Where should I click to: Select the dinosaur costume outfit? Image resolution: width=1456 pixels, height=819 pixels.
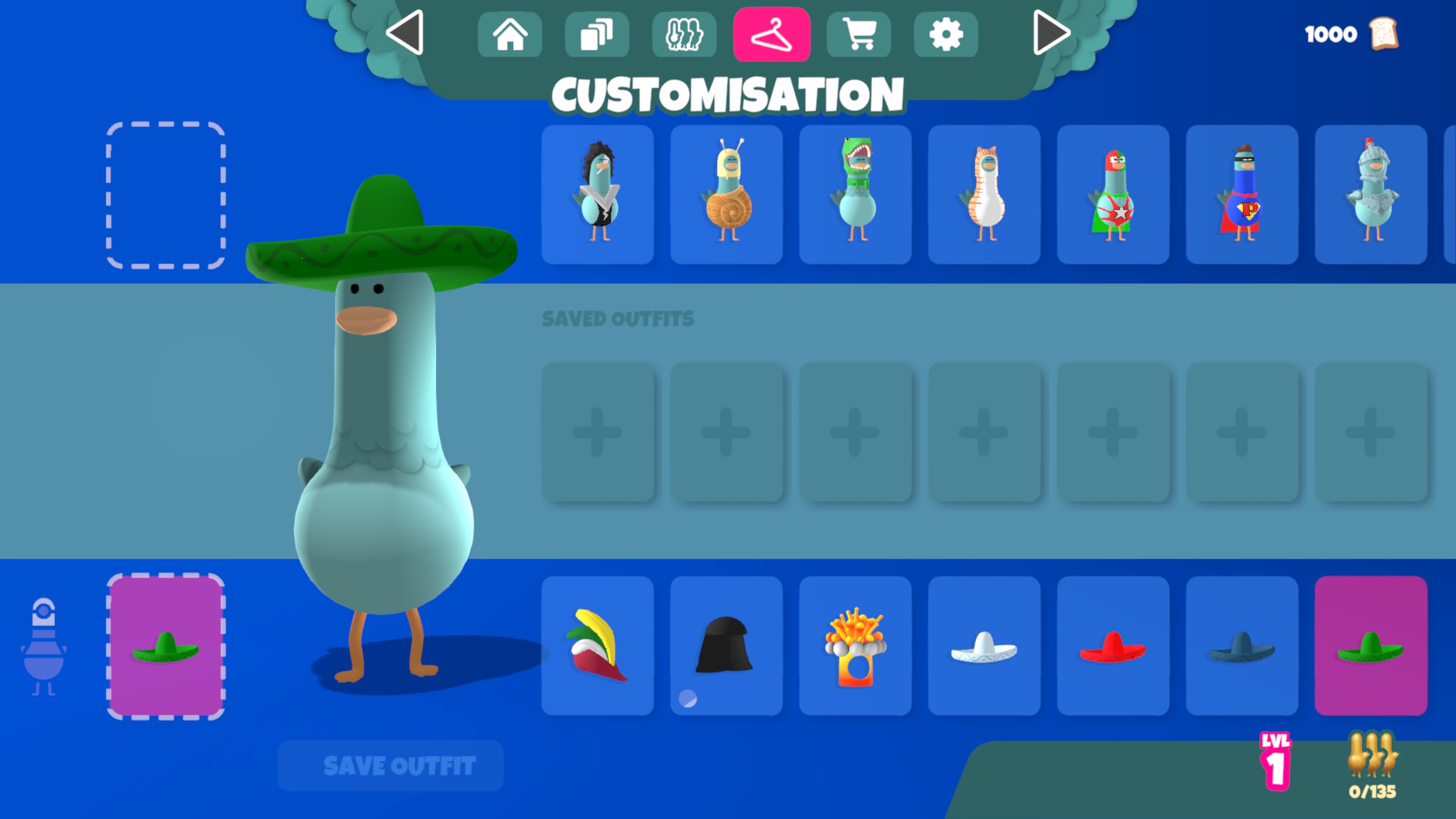[855, 195]
